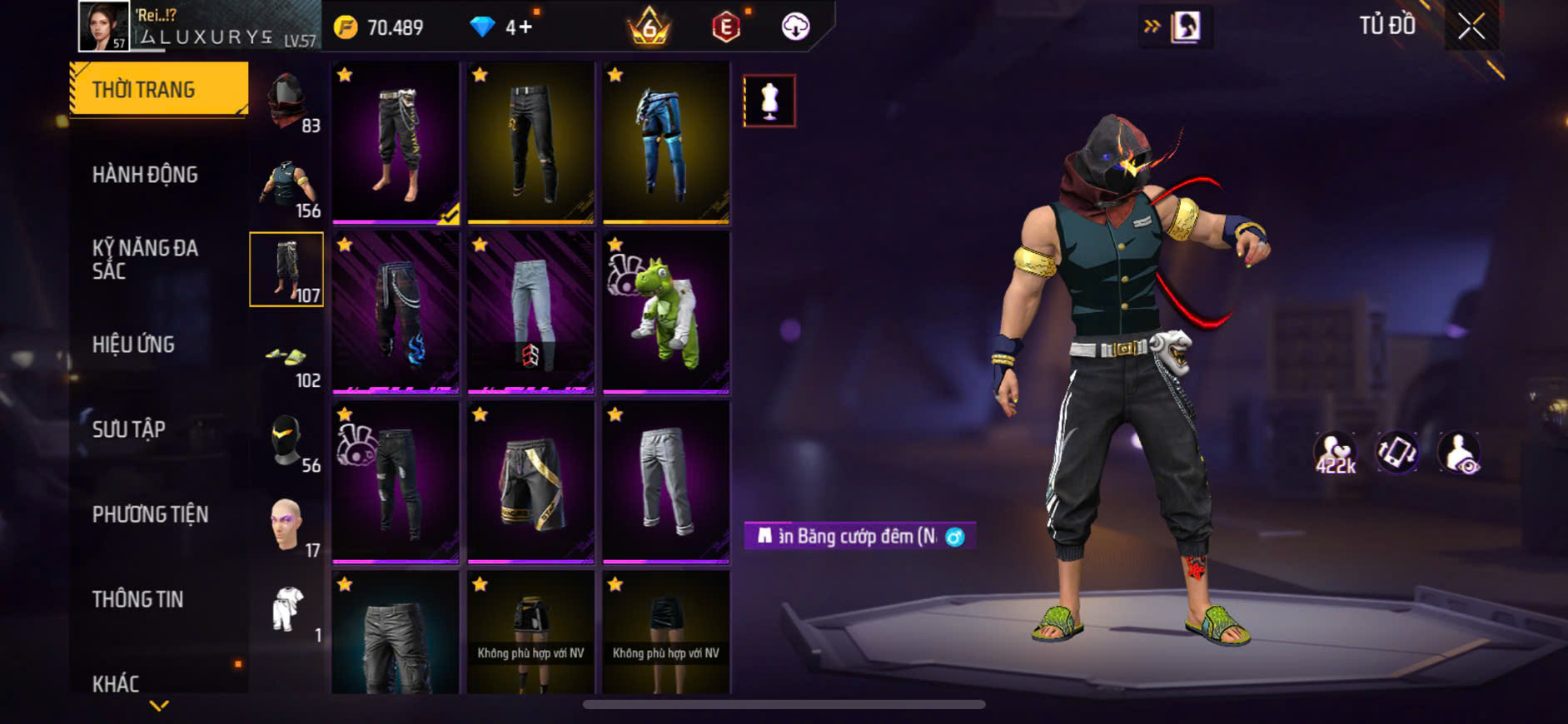
Task: Choose the headwear category with hooded mask
Action: point(287,102)
